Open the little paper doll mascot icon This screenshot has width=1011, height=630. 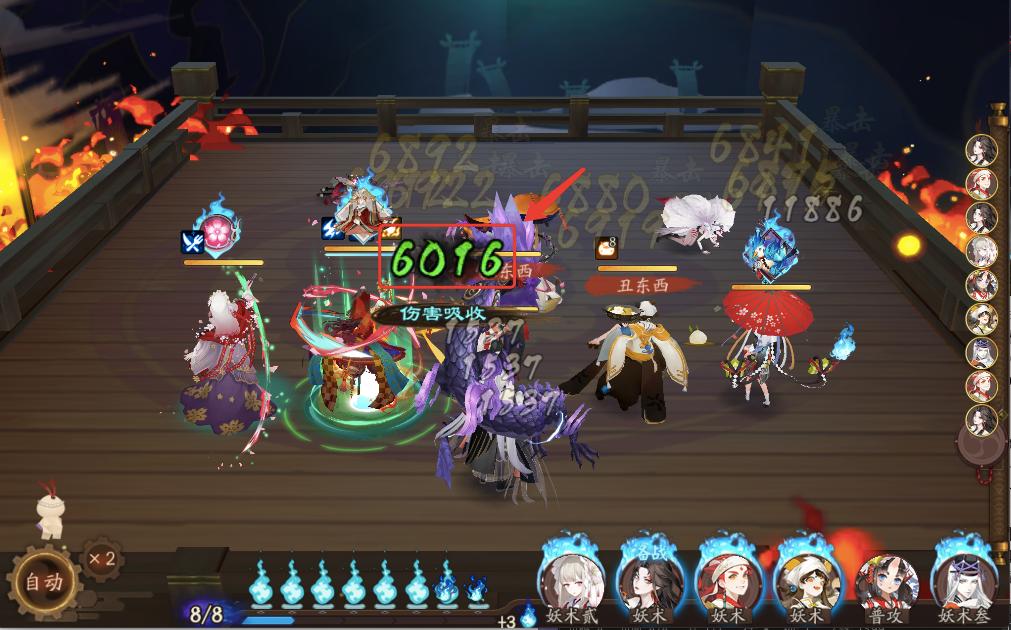tap(50, 511)
